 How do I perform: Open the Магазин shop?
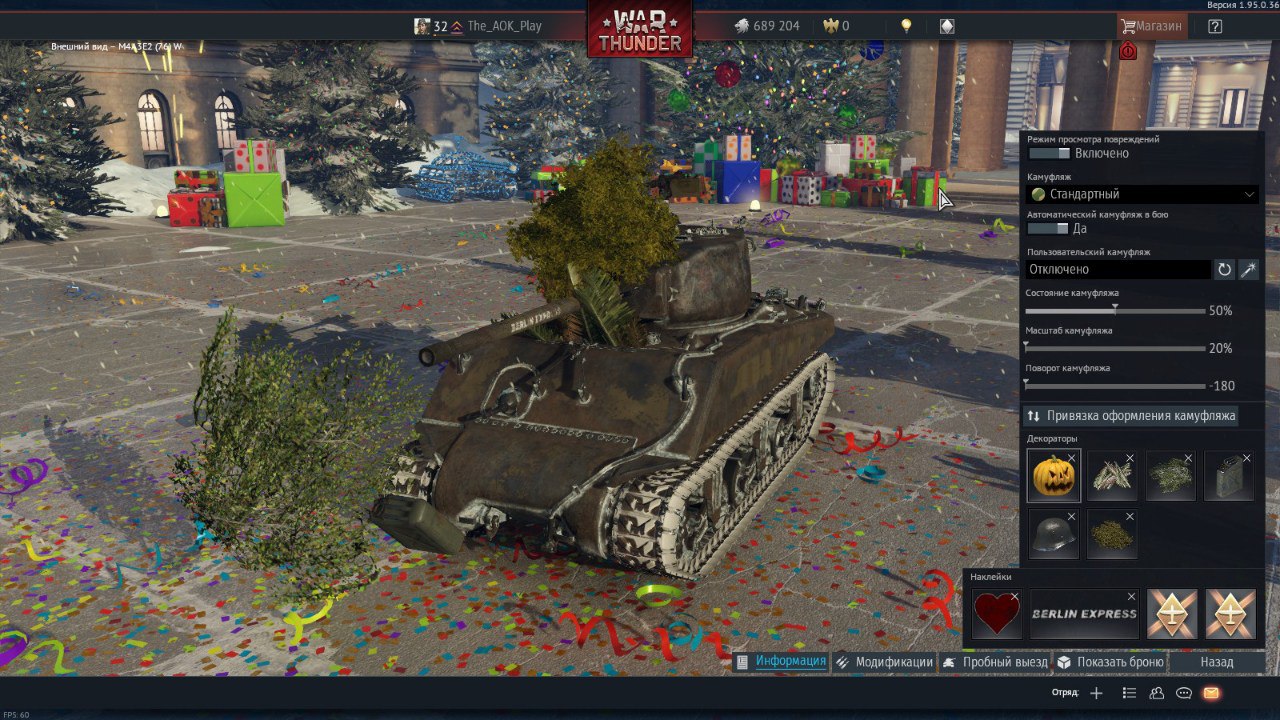(x=1152, y=26)
